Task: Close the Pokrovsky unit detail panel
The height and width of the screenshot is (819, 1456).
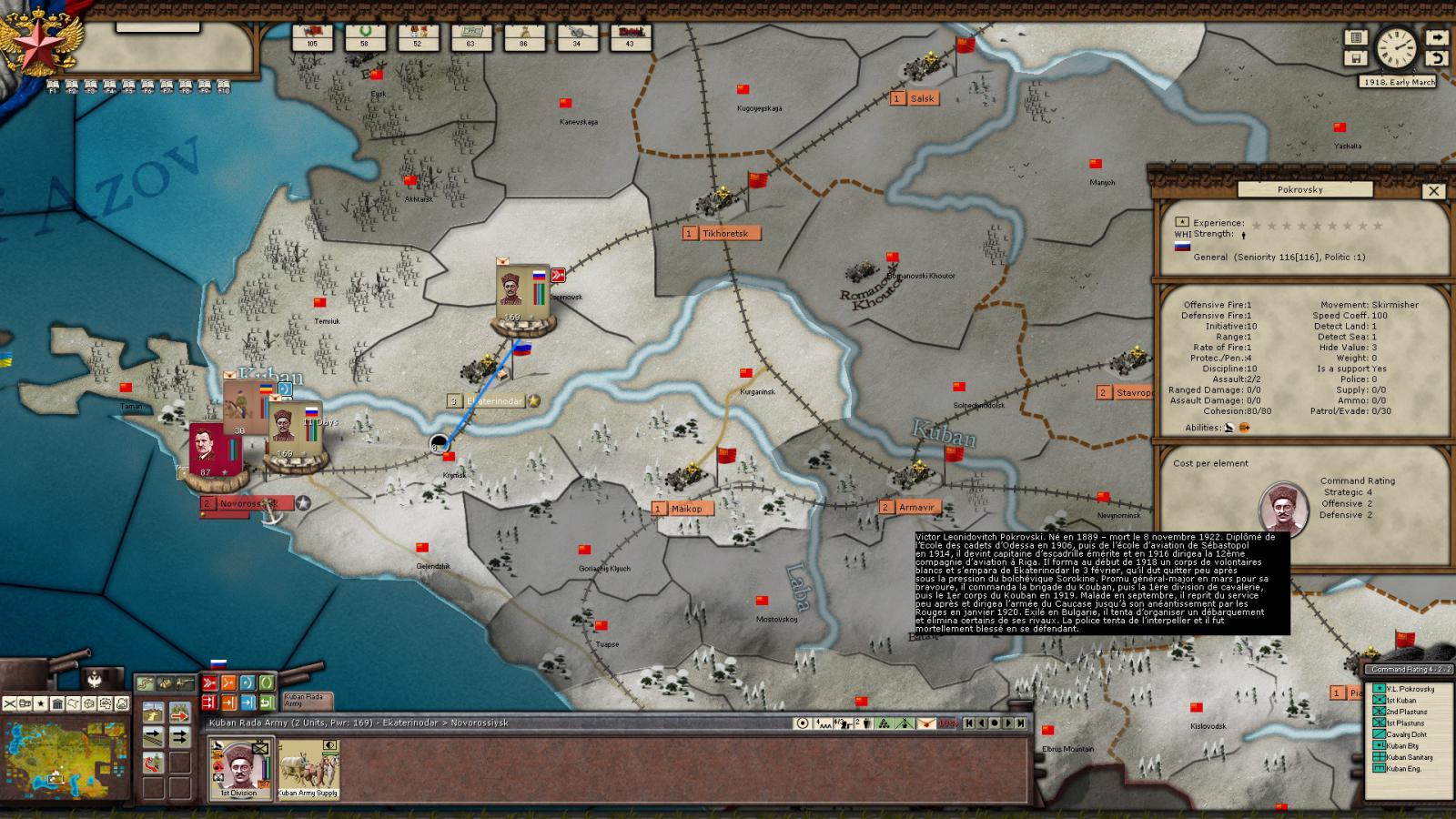Action: (1433, 191)
